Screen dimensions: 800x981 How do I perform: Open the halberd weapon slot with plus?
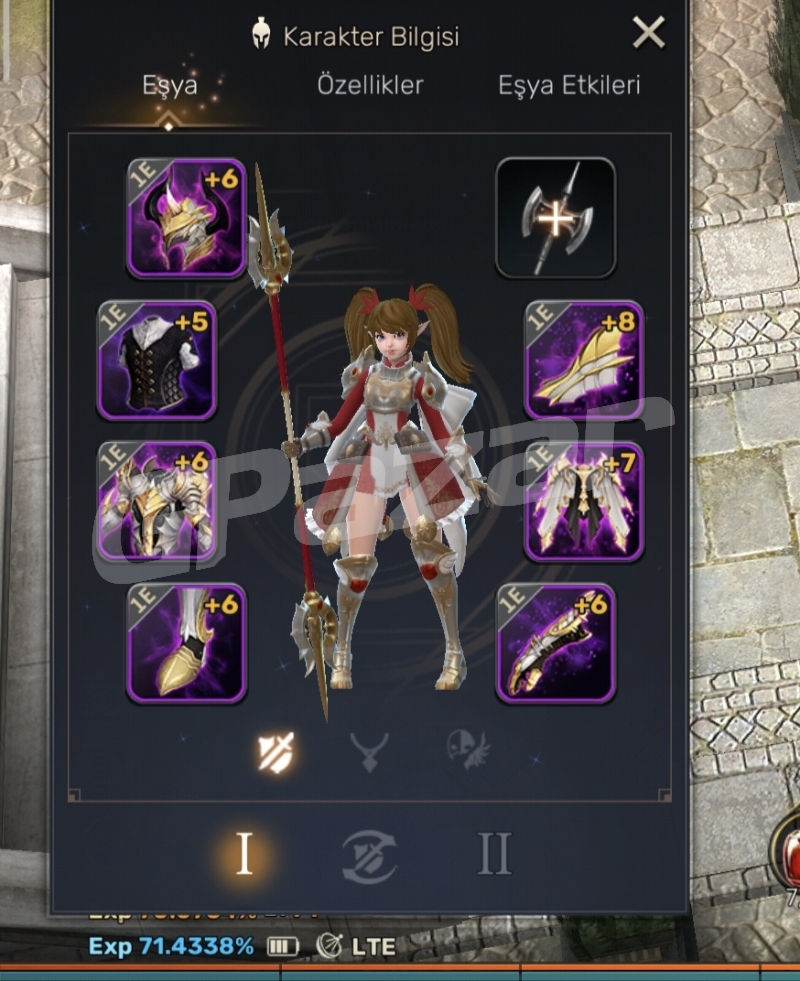coord(556,217)
